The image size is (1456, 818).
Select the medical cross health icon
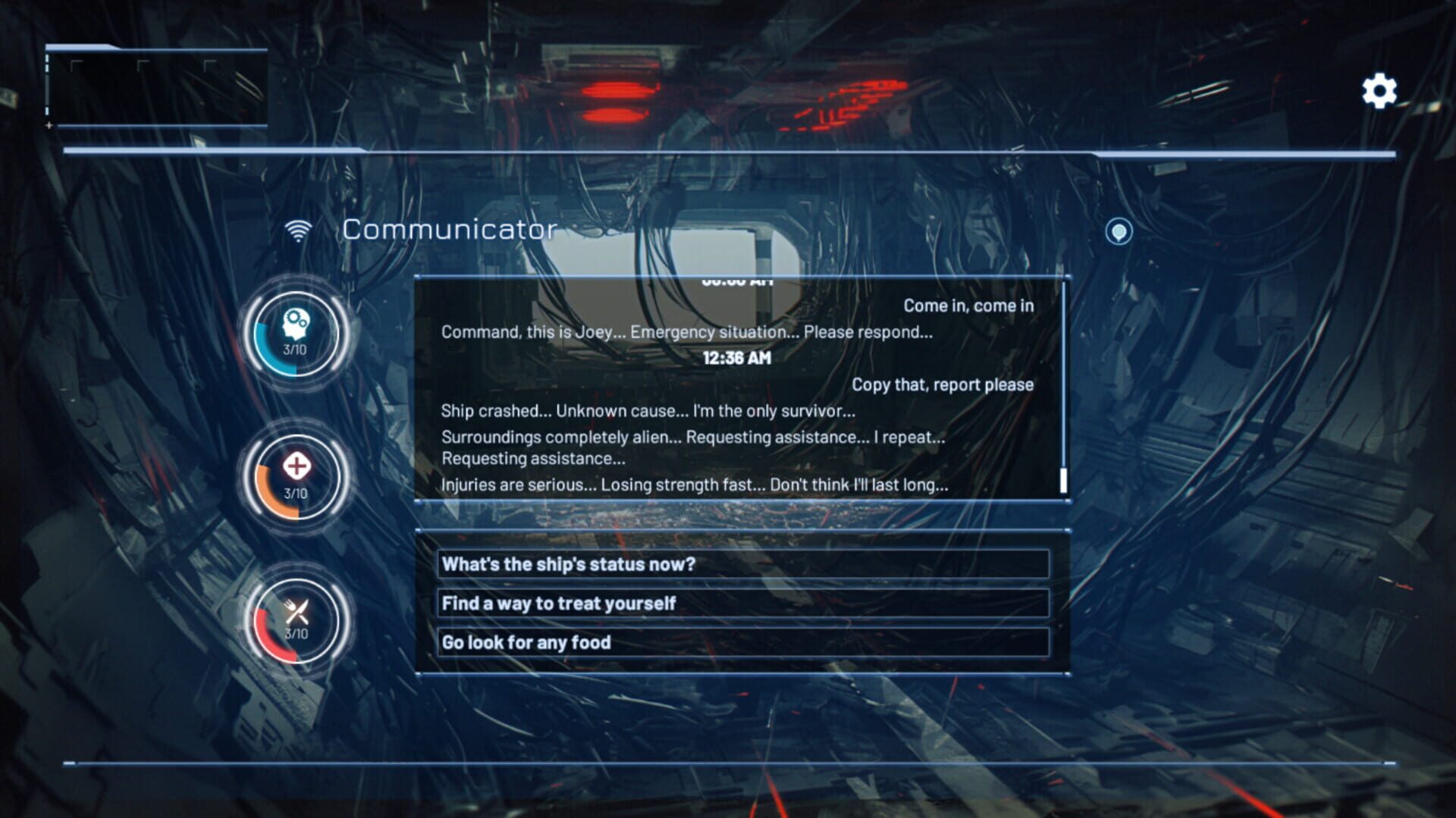[x=296, y=468]
